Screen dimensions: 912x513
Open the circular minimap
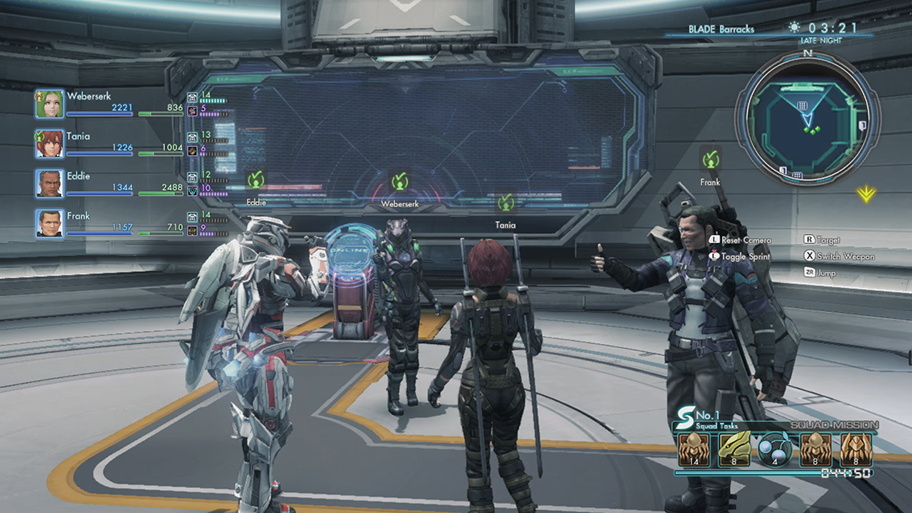(x=806, y=118)
